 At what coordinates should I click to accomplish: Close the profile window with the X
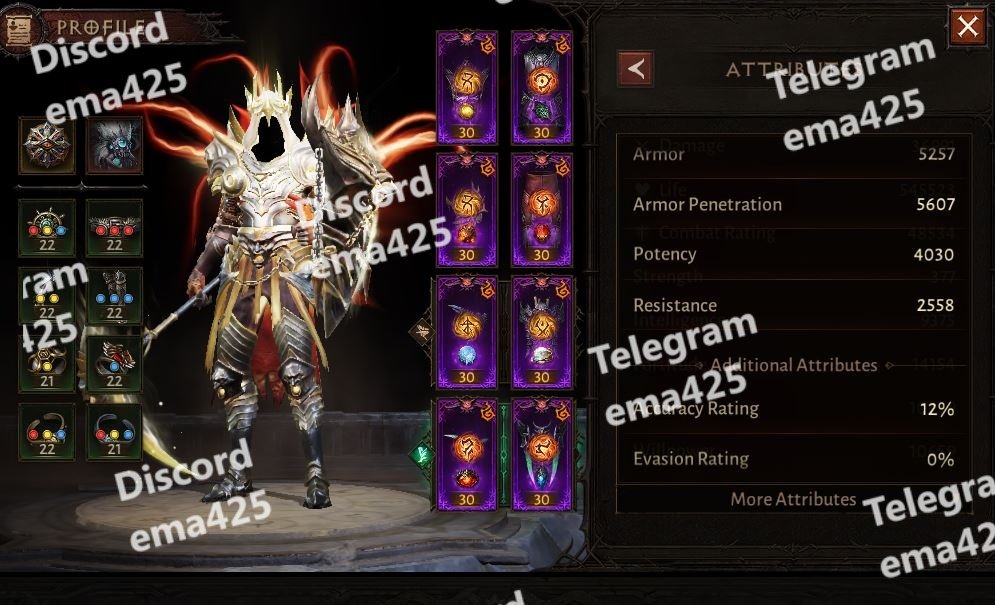(967, 28)
